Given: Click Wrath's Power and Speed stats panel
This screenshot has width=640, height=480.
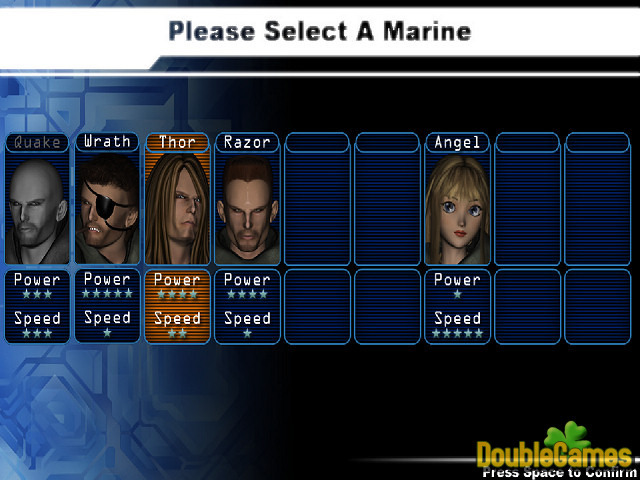Looking at the screenshot, I should coord(107,306).
